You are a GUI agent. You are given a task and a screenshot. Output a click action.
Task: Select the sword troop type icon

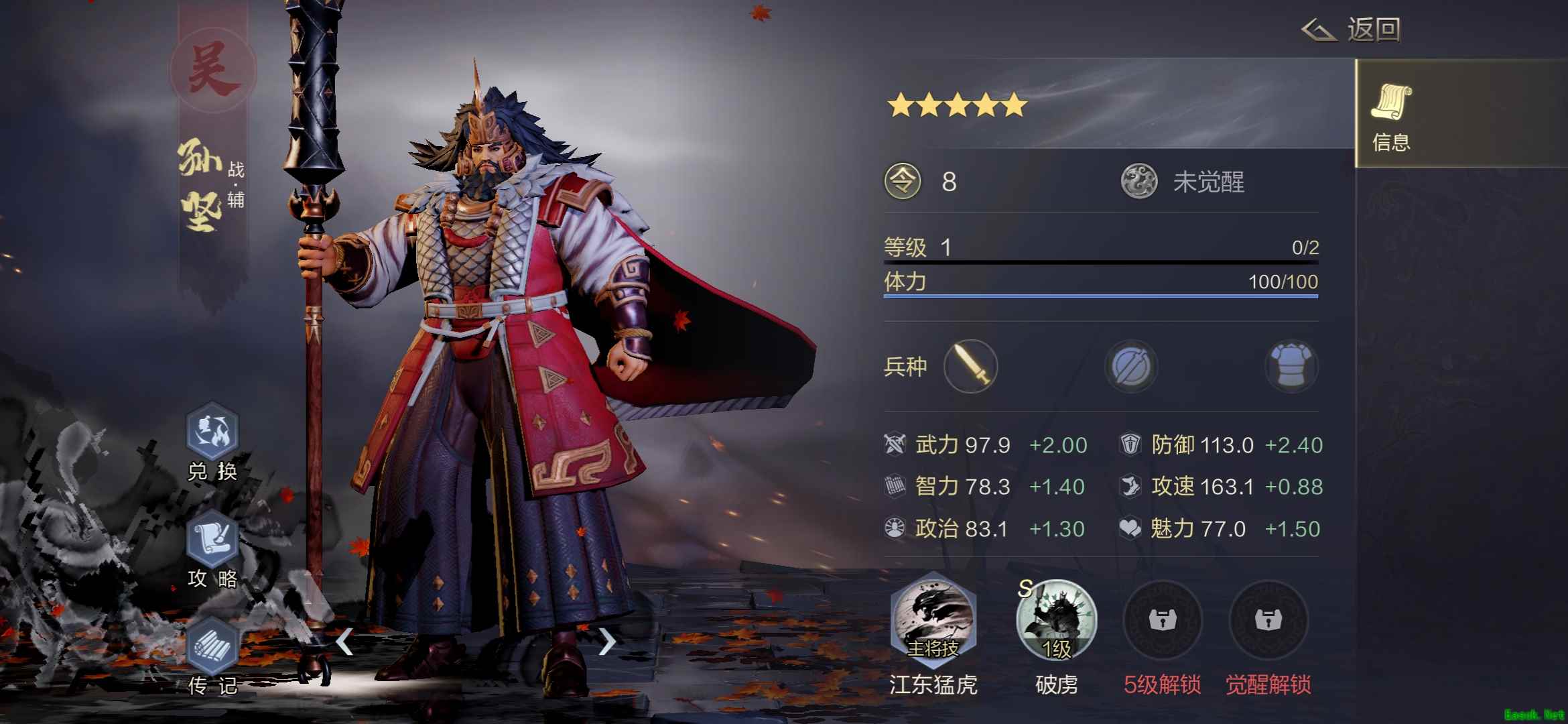point(970,366)
